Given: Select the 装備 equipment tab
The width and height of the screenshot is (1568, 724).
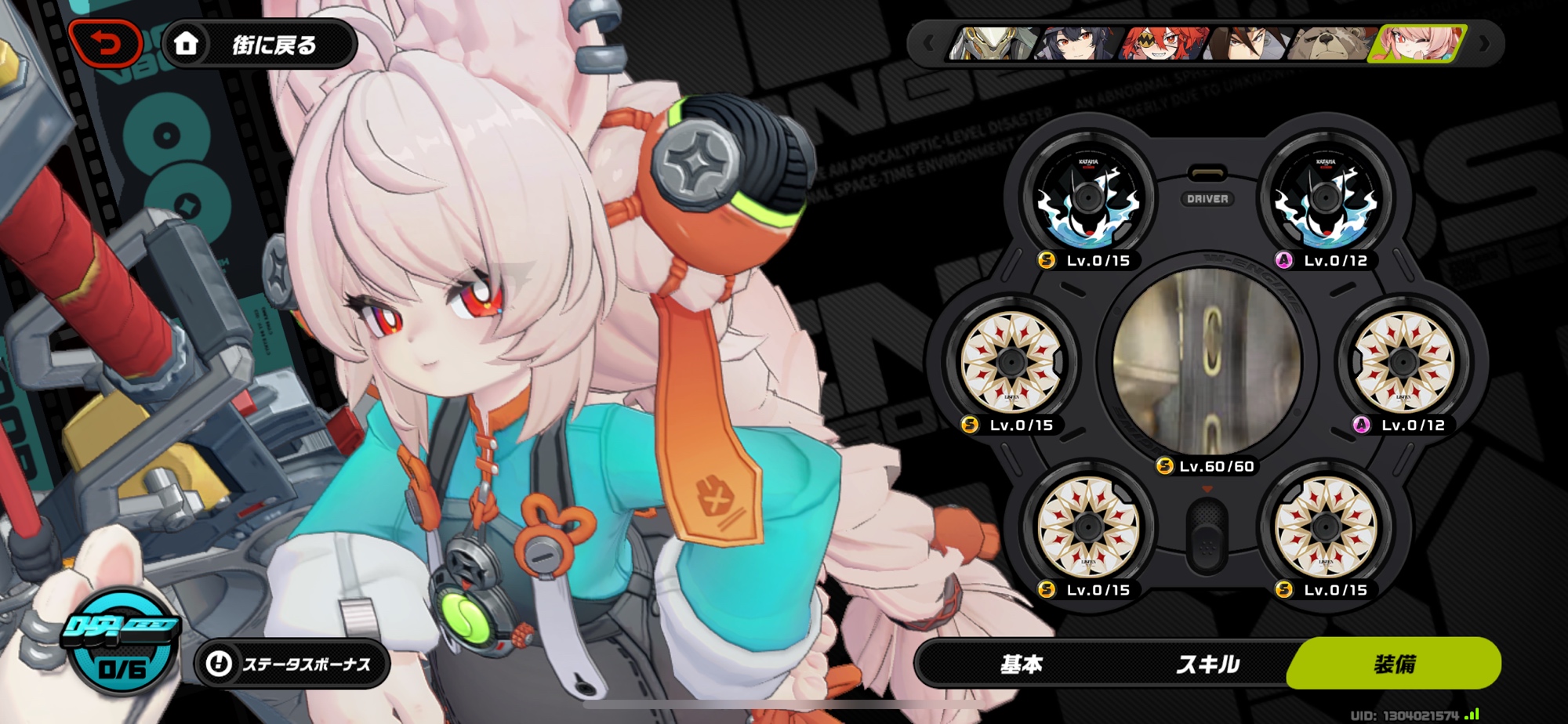Looking at the screenshot, I should point(1395,664).
